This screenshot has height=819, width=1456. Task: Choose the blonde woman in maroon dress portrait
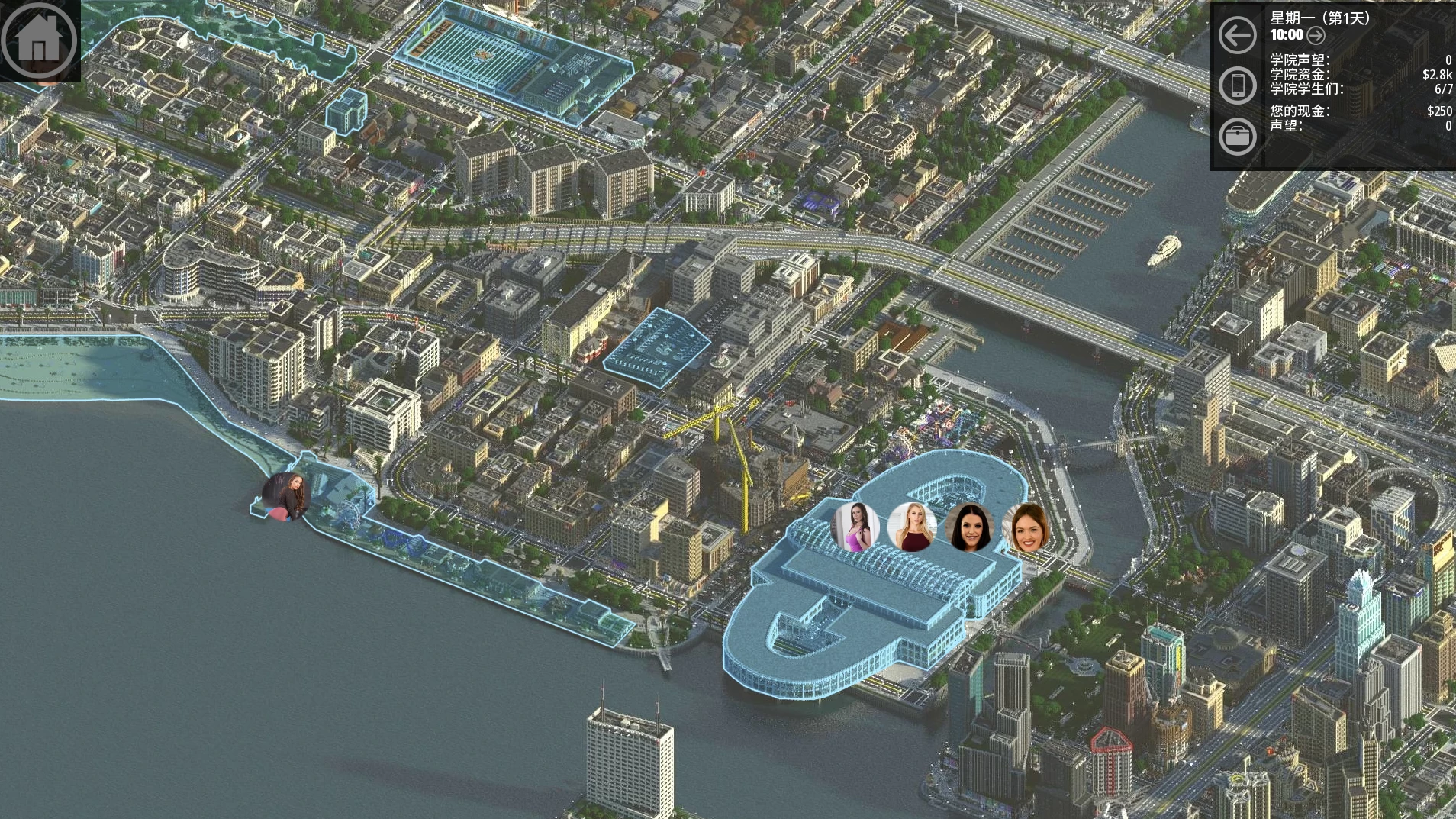[912, 527]
